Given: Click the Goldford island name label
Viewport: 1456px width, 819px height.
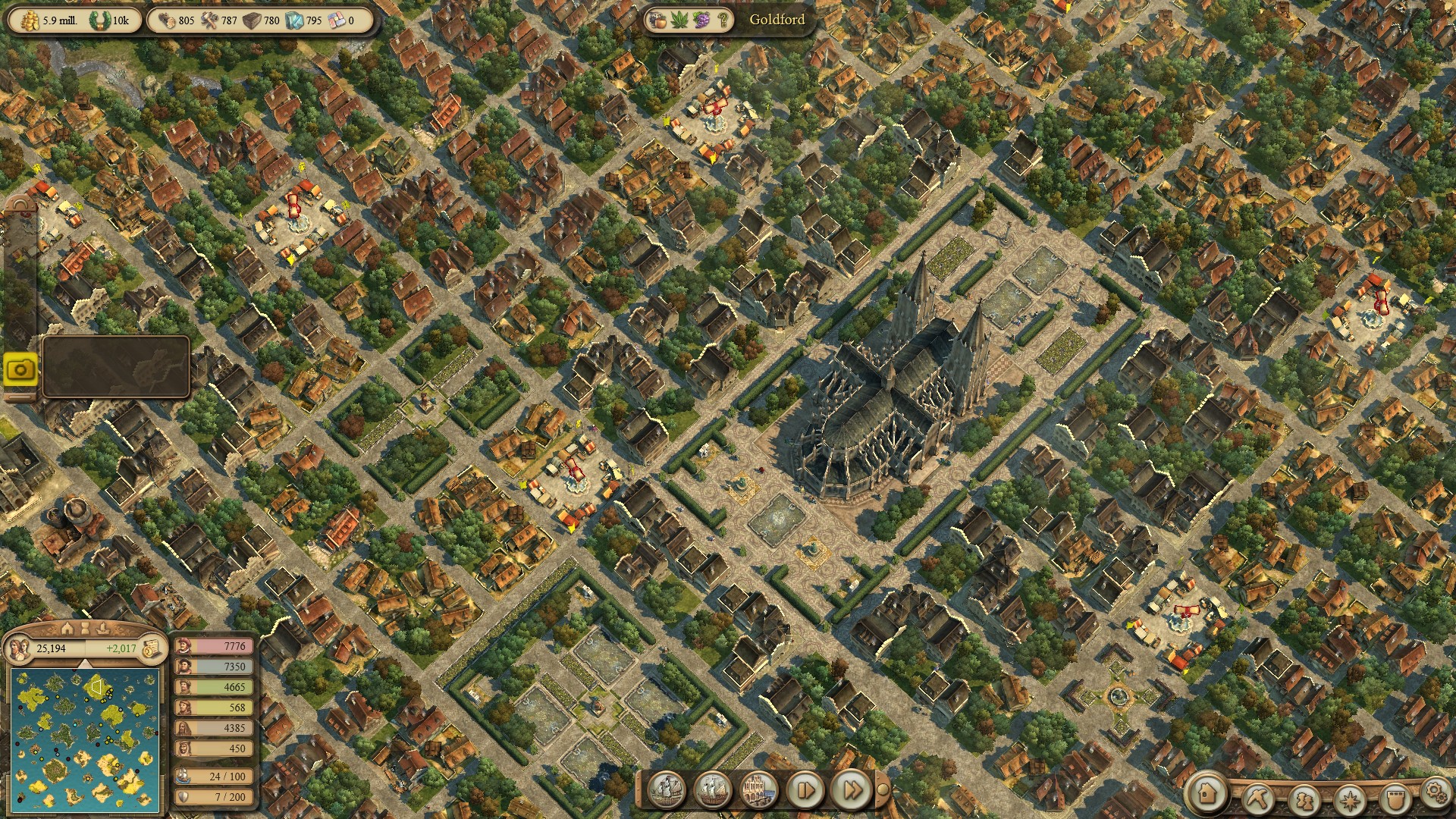Looking at the screenshot, I should (777, 20).
